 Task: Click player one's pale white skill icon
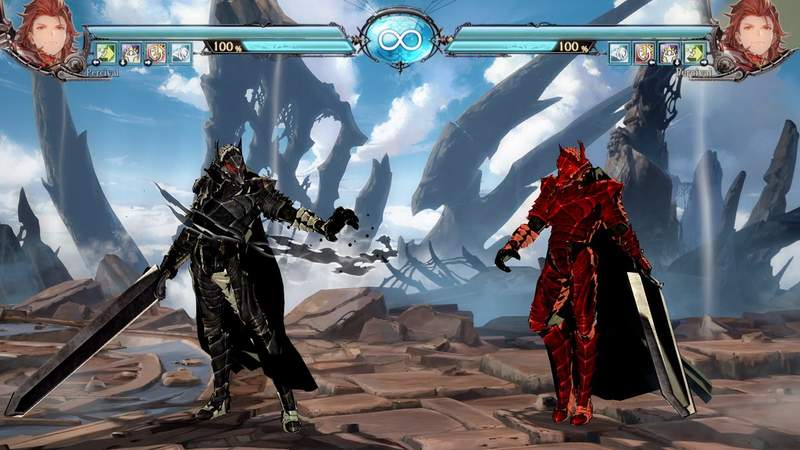click(180, 53)
